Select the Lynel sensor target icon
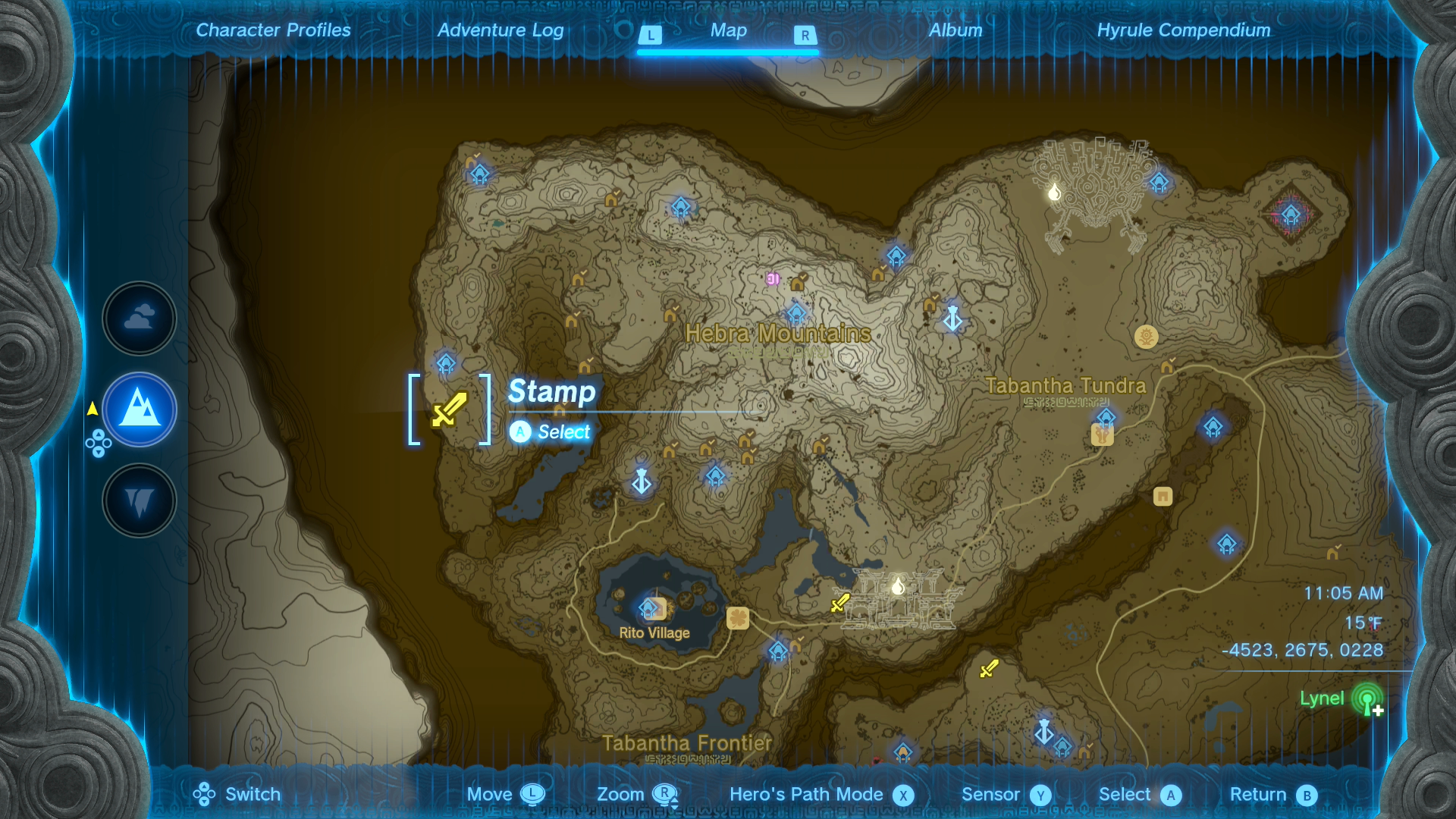 (x=1367, y=699)
